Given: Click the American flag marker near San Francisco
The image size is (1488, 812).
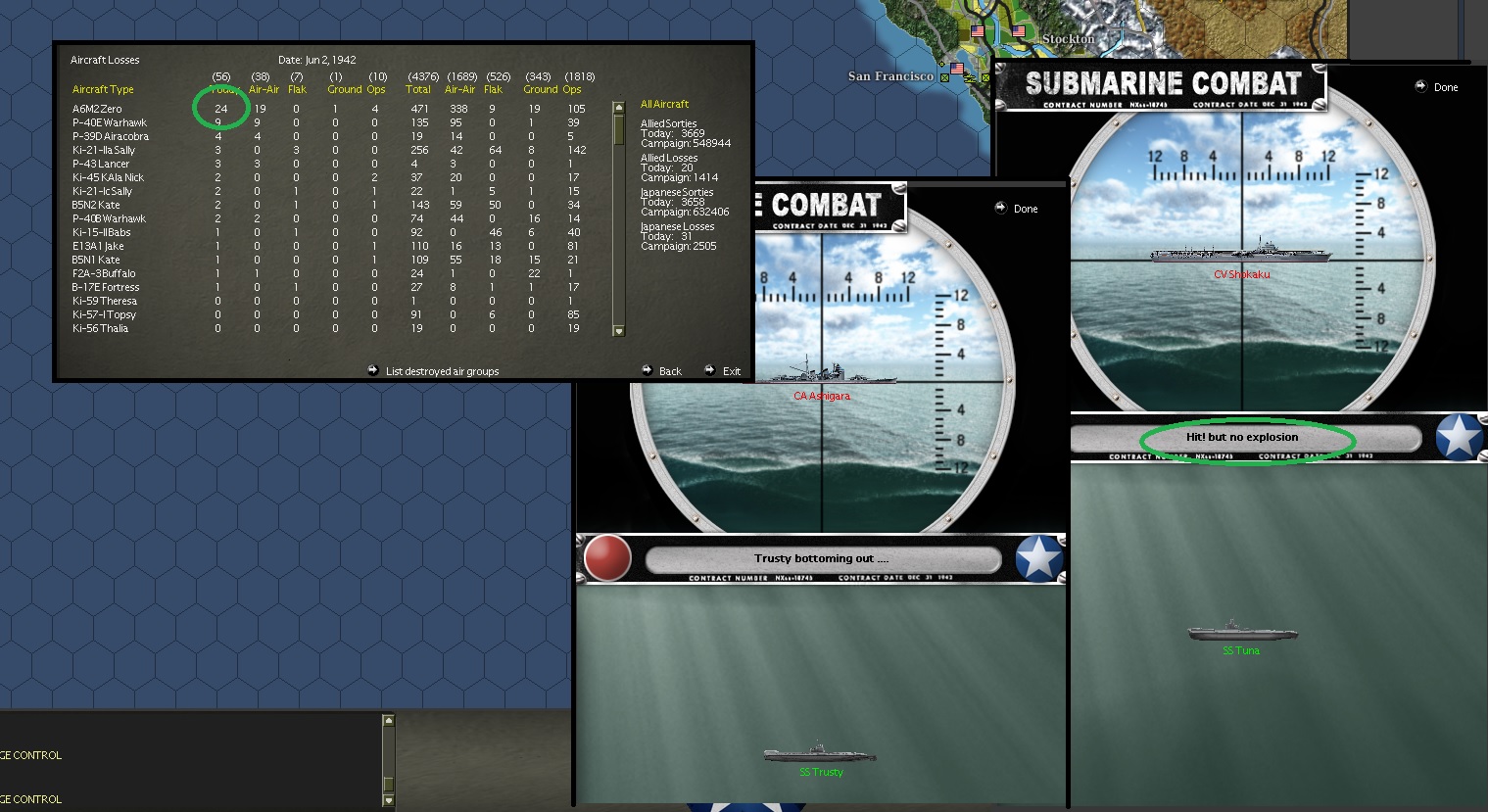Looking at the screenshot, I should 955,69.
